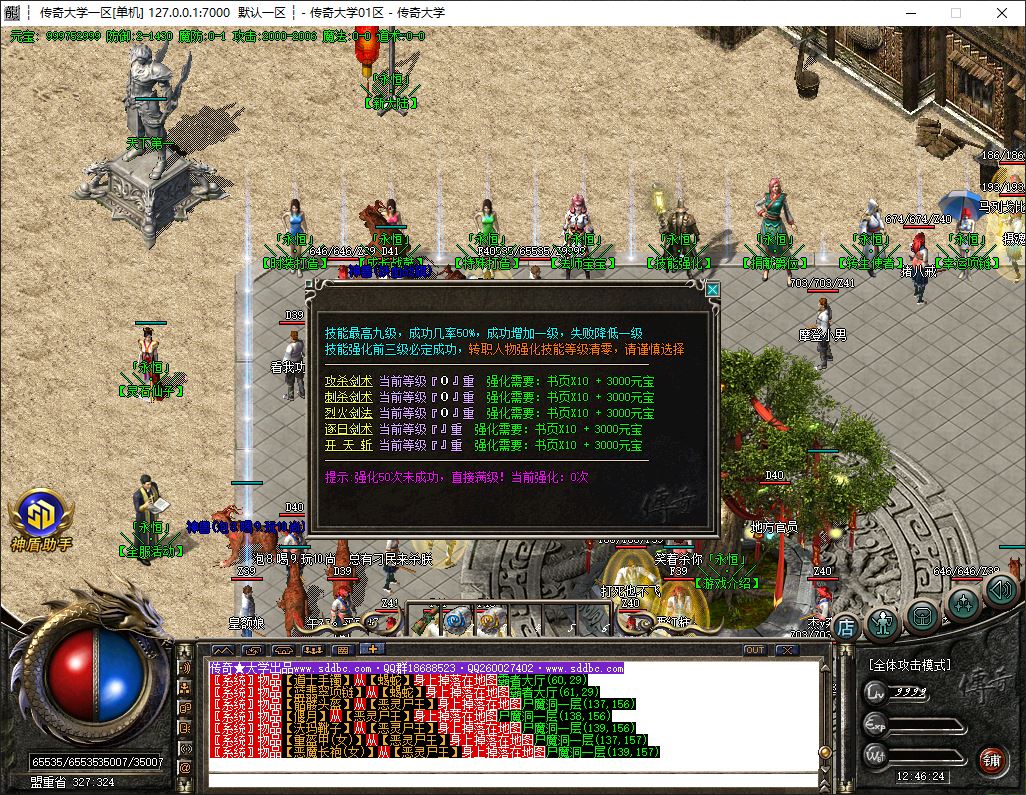Close the chat panel with X button
Image resolution: width=1026 pixels, height=795 pixels.
coord(787,650)
